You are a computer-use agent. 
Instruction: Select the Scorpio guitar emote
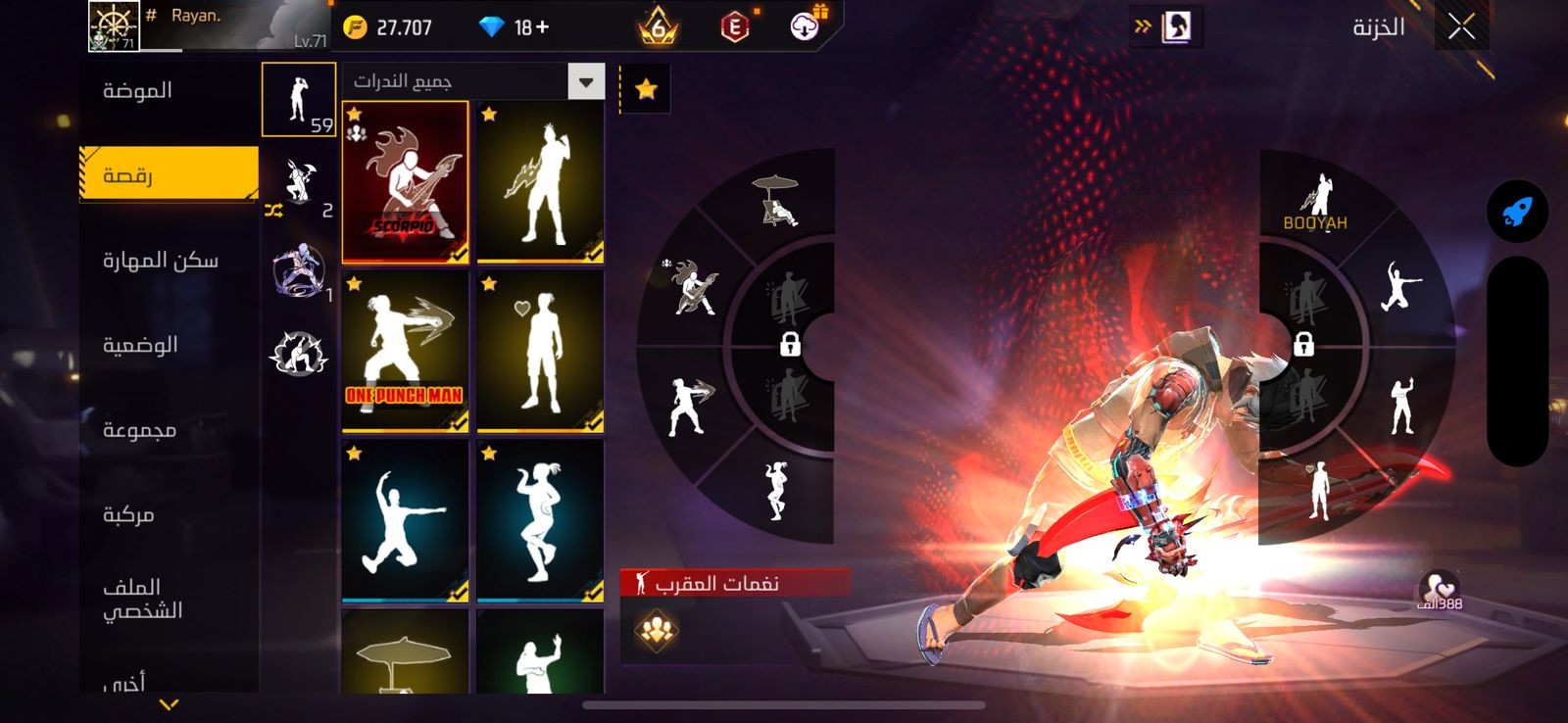pos(405,182)
